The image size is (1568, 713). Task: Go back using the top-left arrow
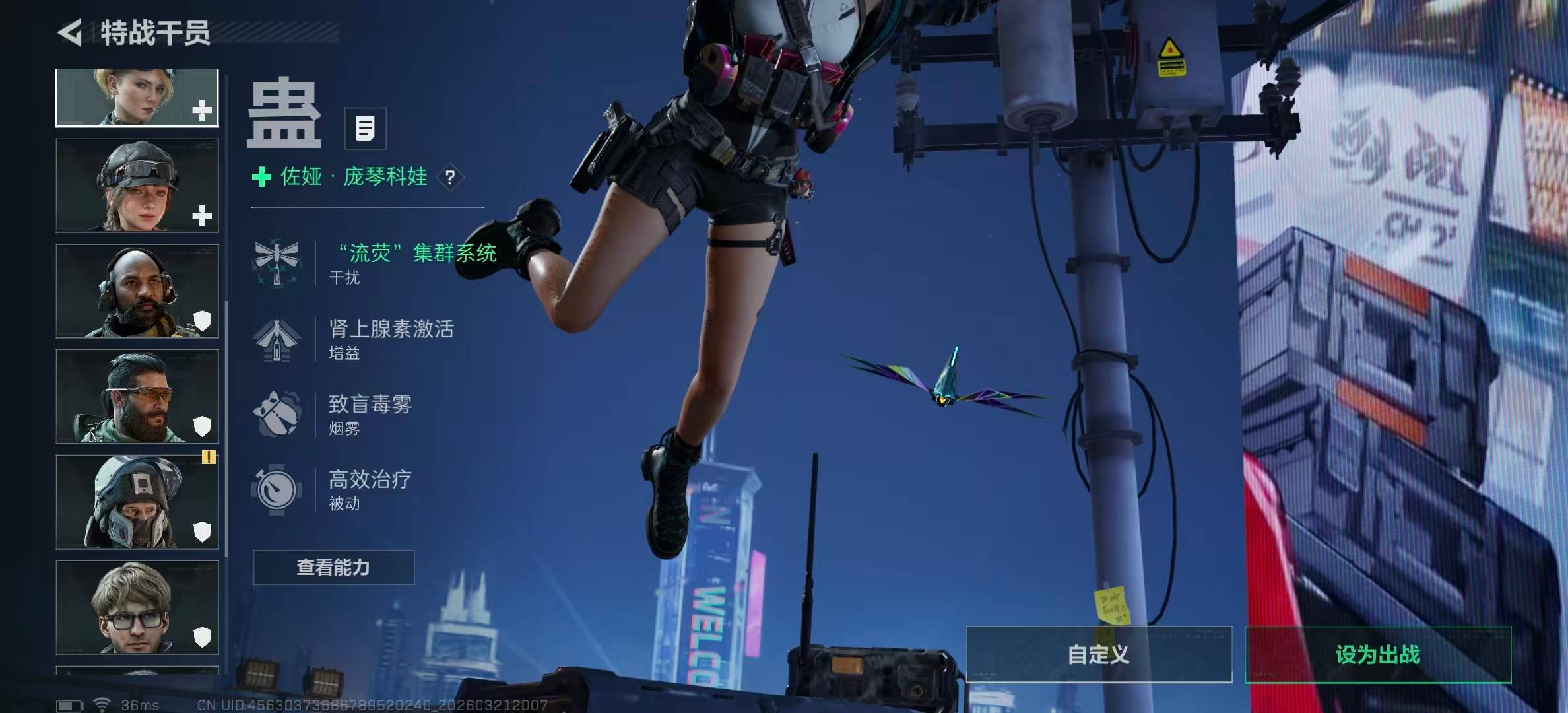click(70, 32)
